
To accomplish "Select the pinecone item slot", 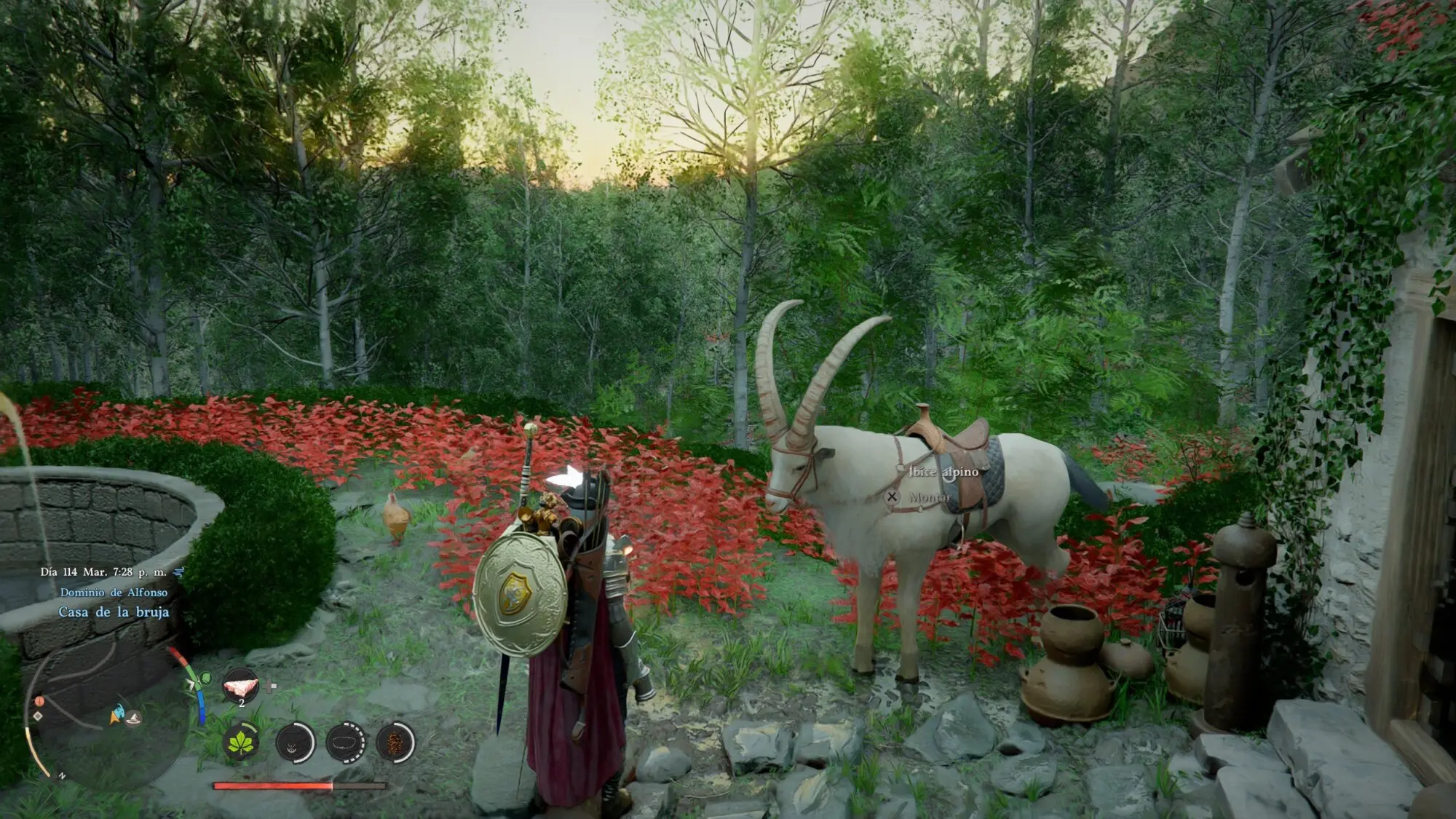I will click(x=396, y=743).
